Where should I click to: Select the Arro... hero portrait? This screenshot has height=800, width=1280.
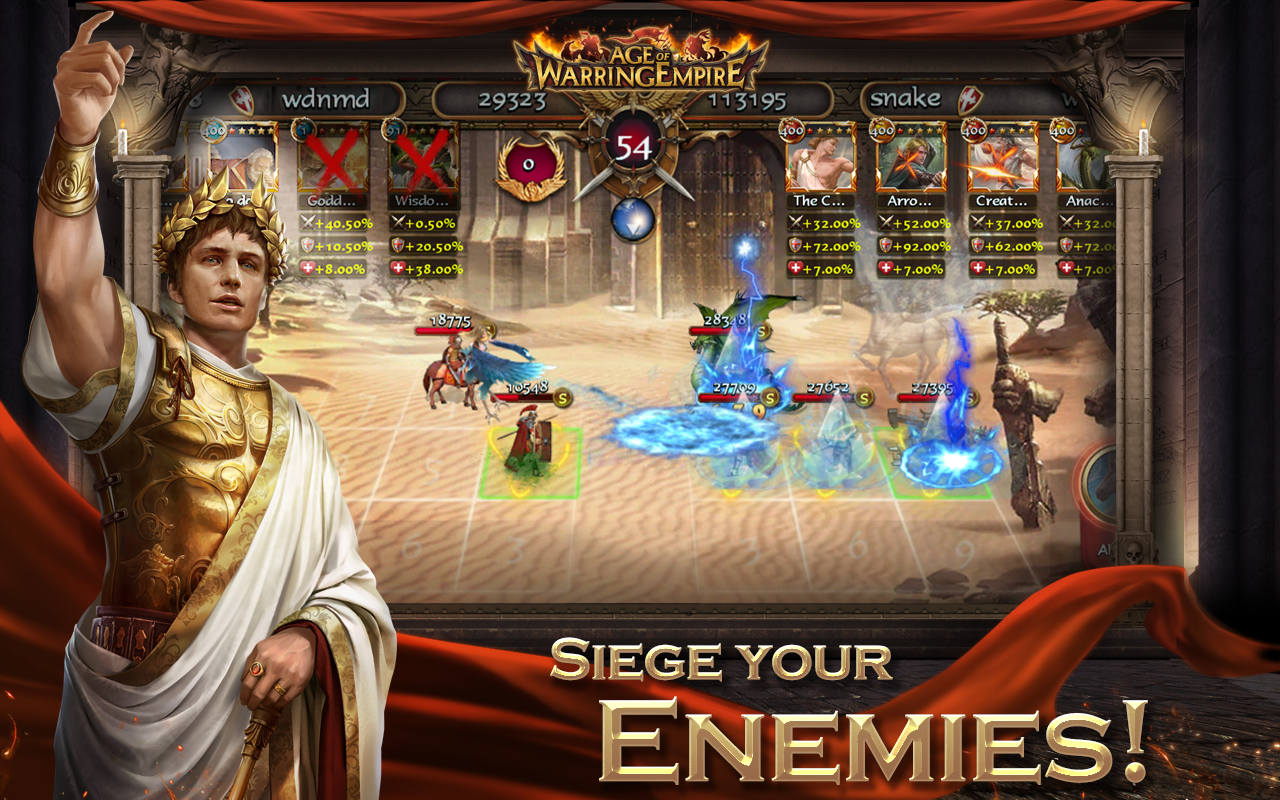[x=912, y=164]
